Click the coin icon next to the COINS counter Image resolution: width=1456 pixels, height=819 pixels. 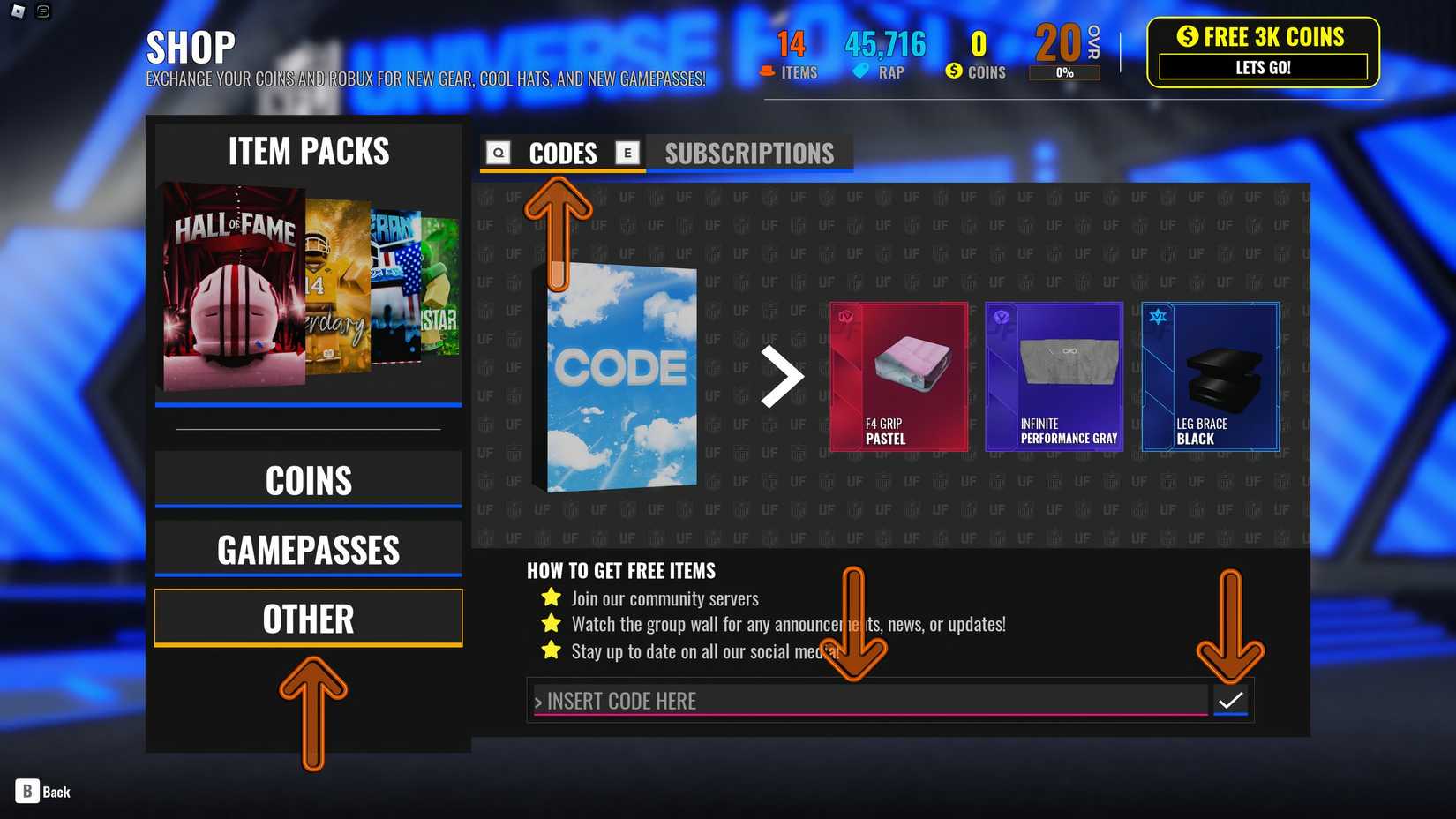pos(953,72)
